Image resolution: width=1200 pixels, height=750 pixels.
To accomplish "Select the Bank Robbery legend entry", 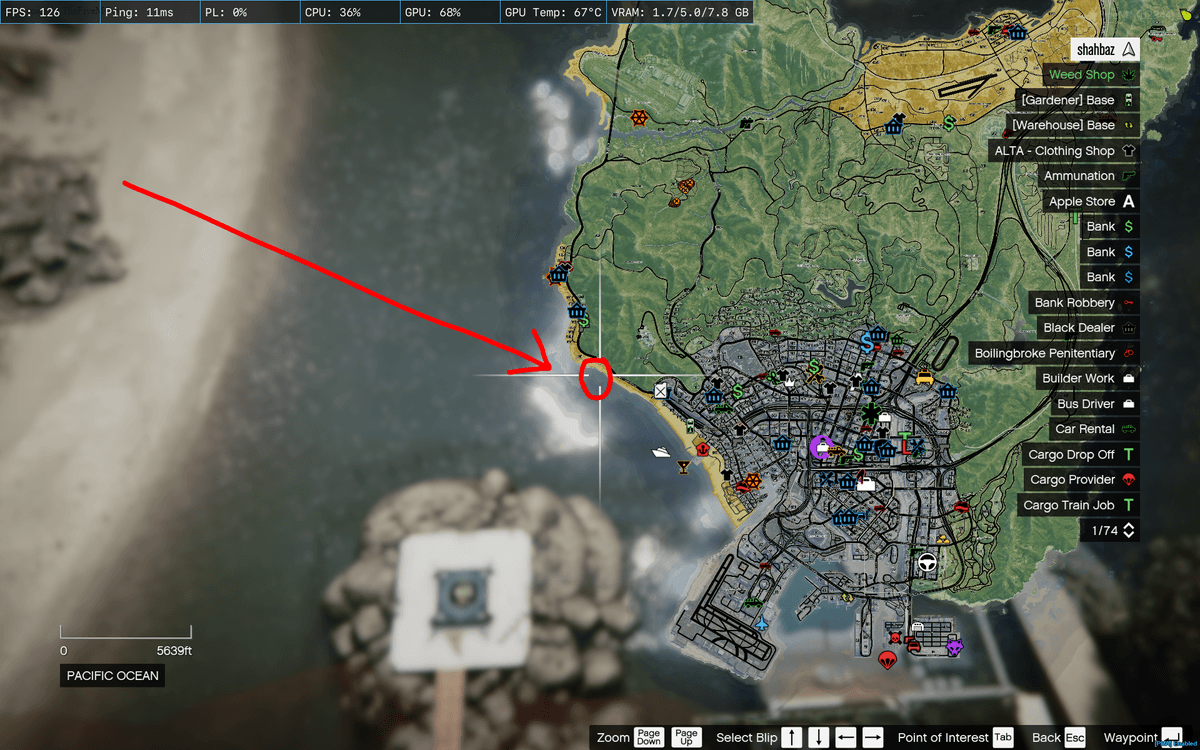I will pos(1084,303).
